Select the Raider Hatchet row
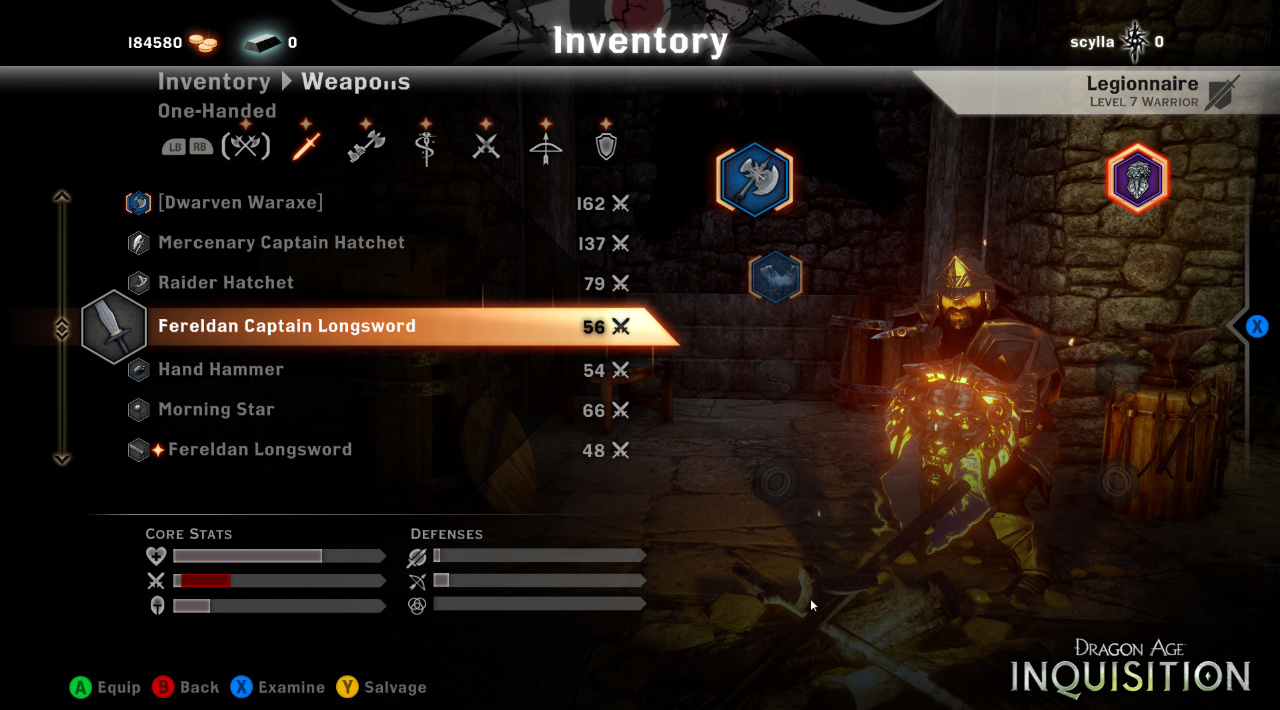 [226, 283]
